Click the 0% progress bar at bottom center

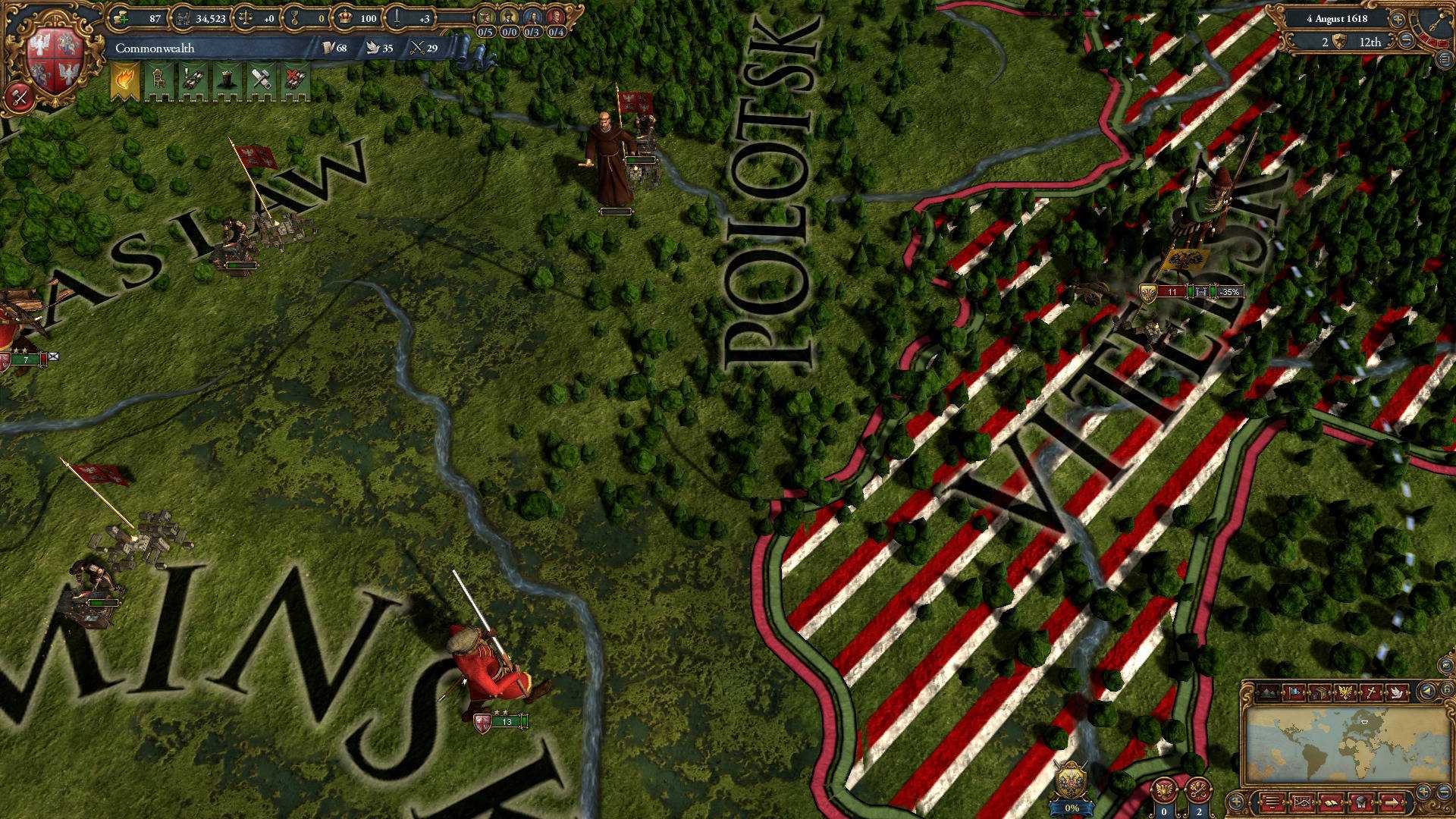pos(1072,808)
